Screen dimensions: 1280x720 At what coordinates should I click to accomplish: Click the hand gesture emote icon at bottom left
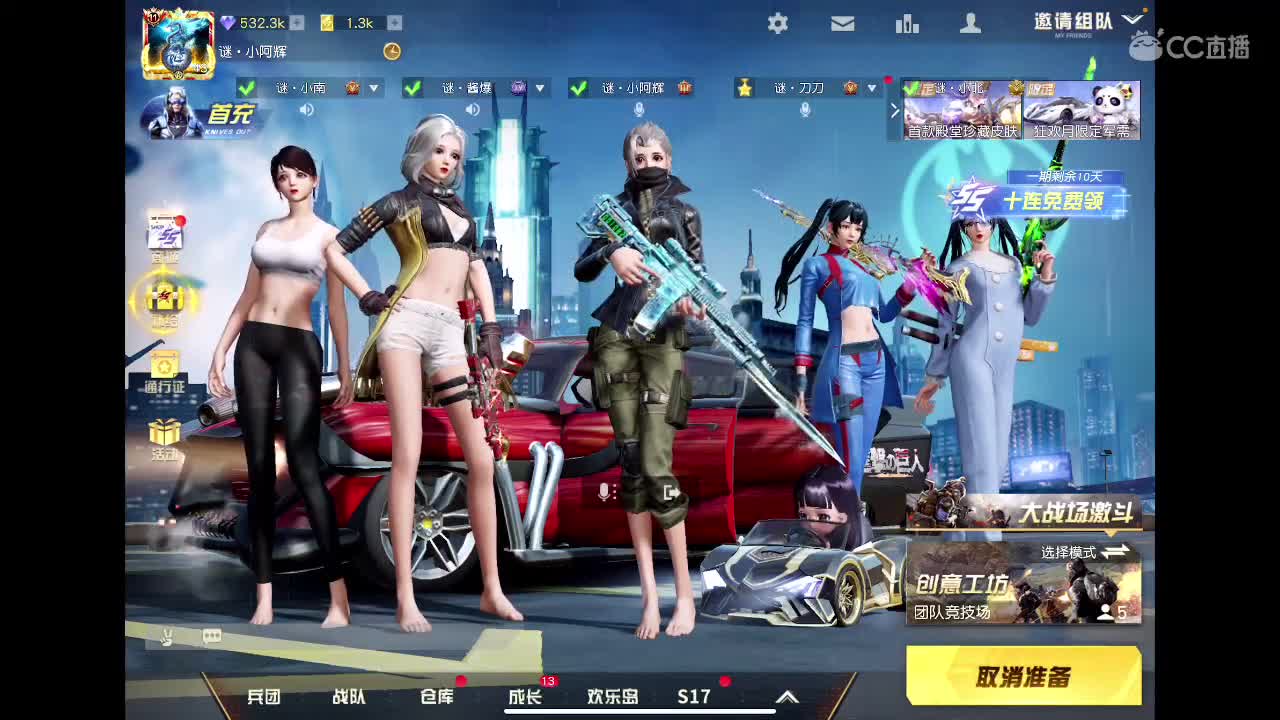tap(168, 635)
